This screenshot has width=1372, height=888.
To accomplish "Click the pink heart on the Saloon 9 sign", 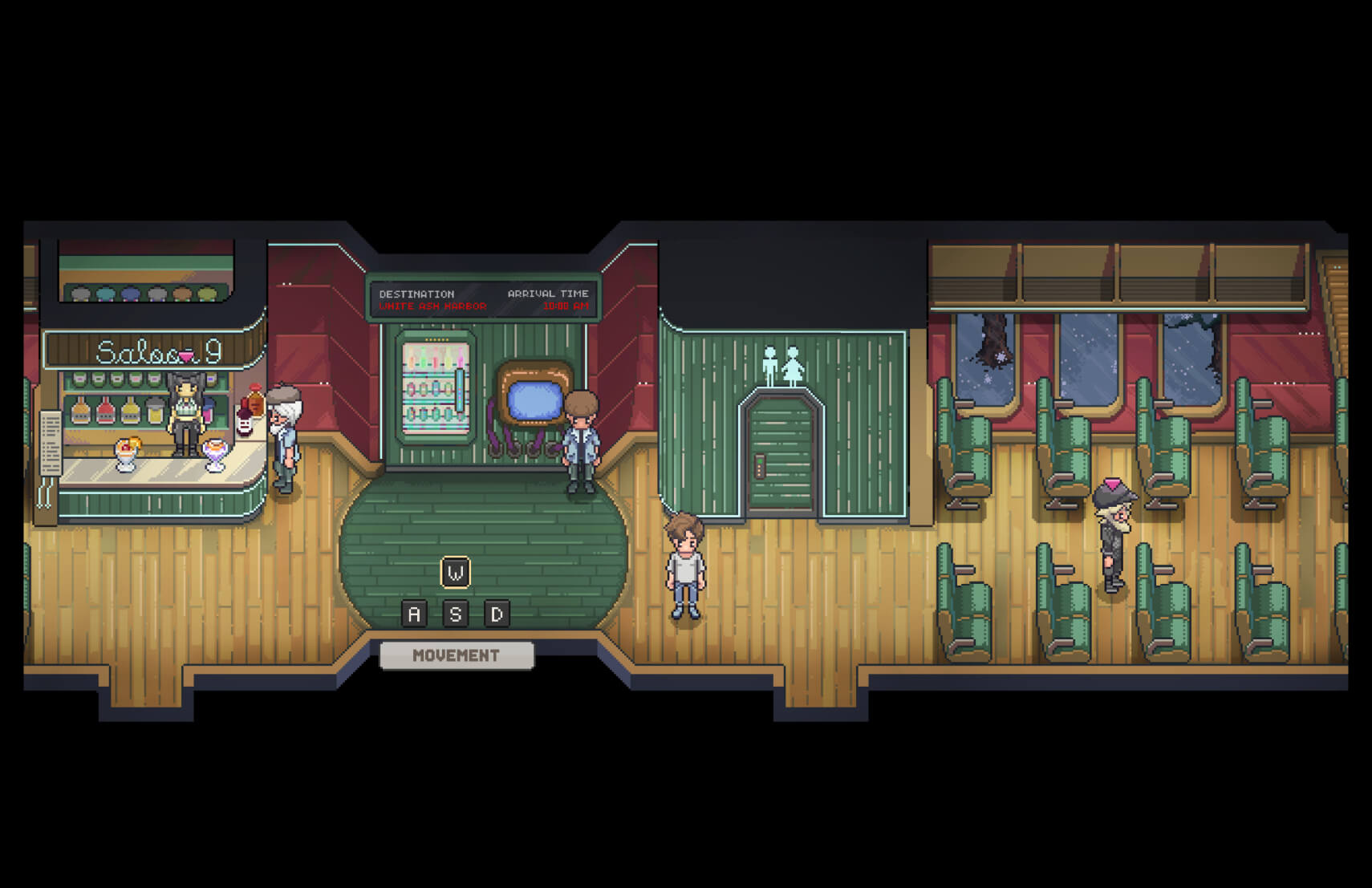I will 186,356.
